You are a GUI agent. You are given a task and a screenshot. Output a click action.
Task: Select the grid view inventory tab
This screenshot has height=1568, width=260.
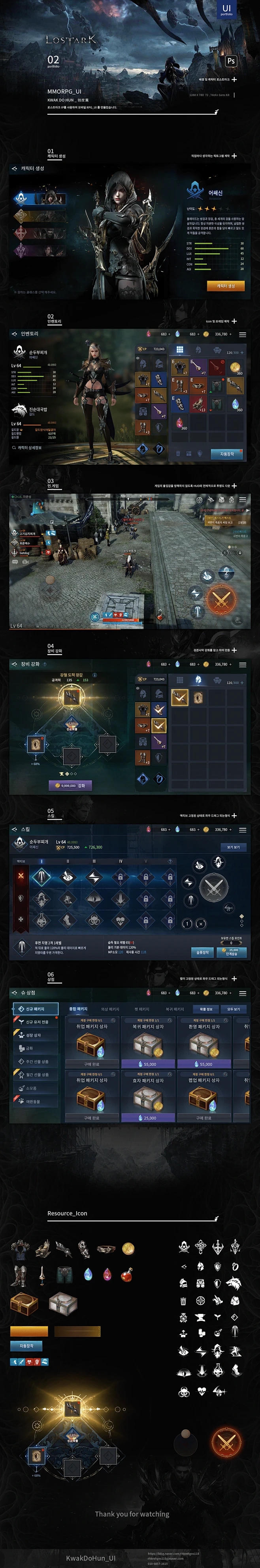click(x=180, y=350)
